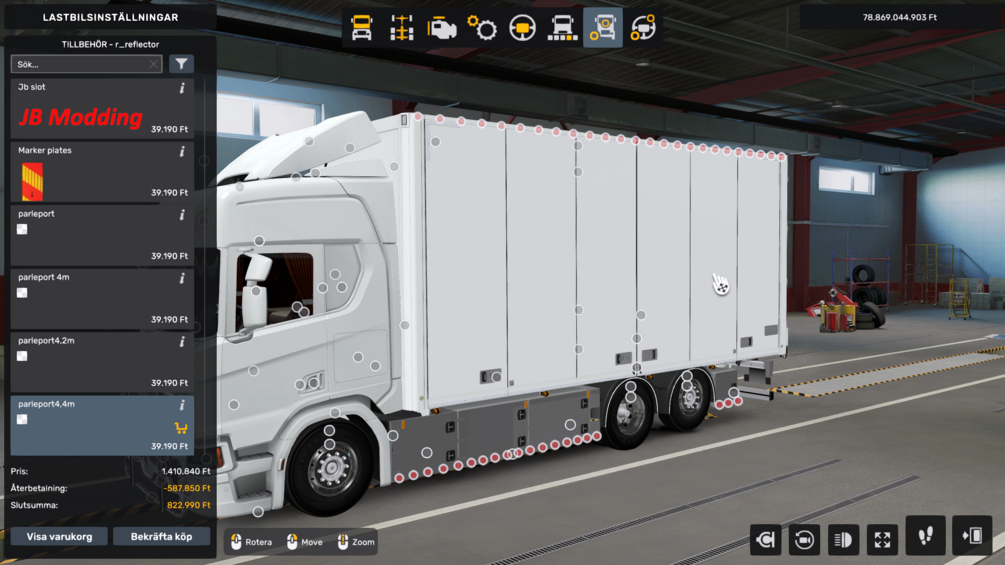Choose the Marker plates accessory

(x=102, y=172)
